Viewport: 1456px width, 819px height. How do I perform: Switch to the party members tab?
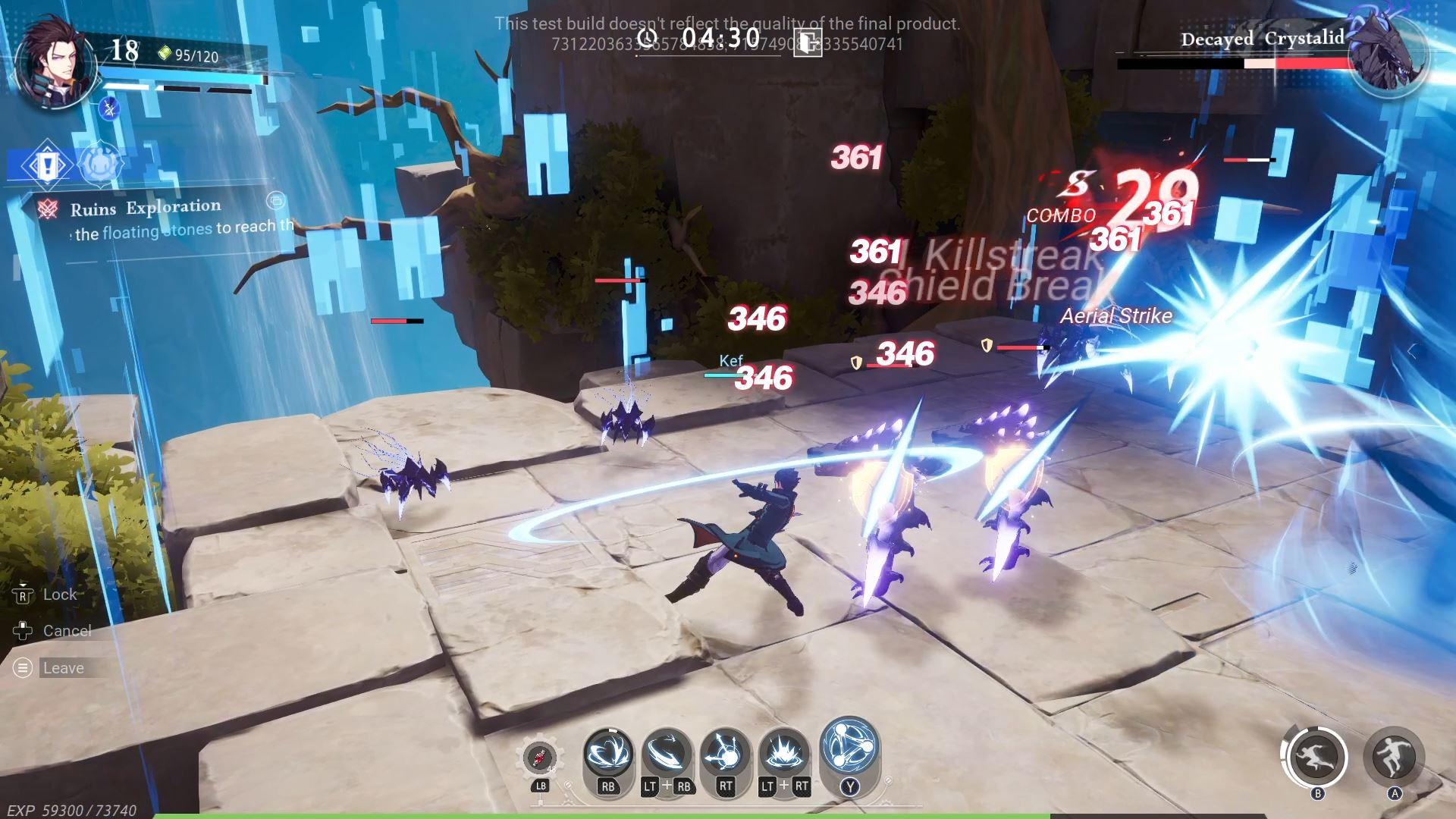pos(99,164)
